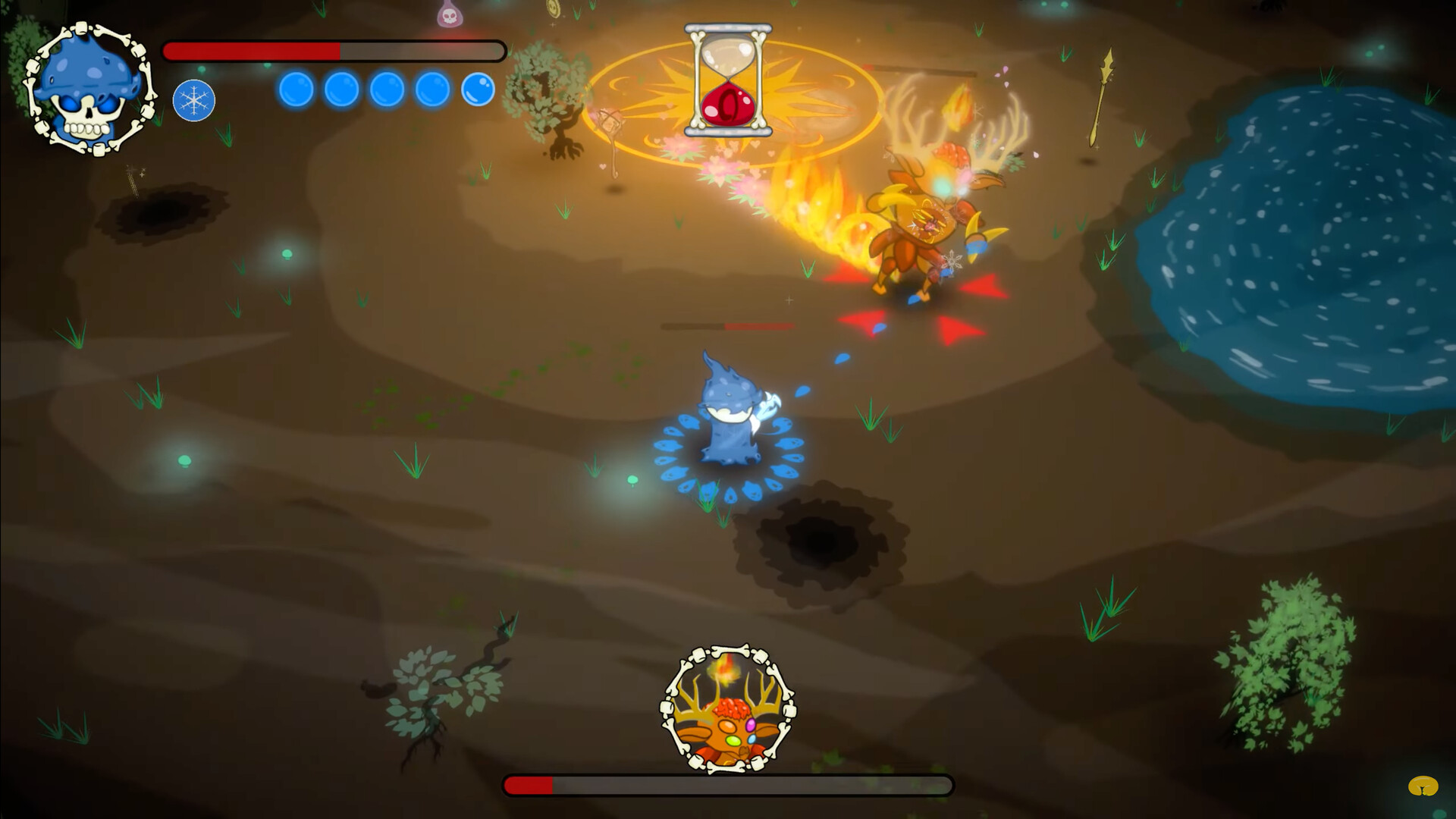Click the blue skull player portrait
Image resolution: width=1456 pixels, height=819 pixels.
click(x=89, y=89)
